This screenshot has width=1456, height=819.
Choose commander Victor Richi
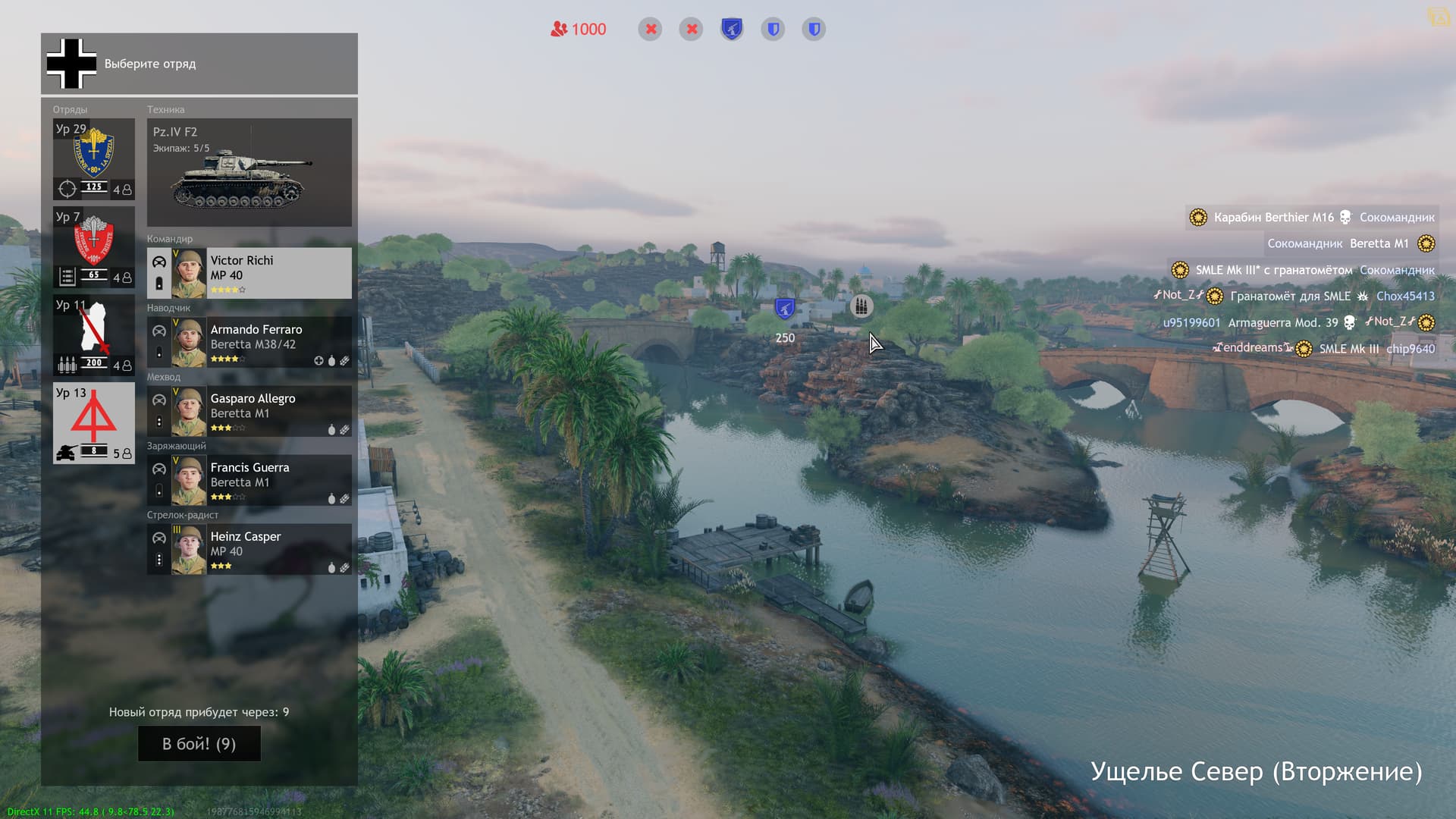(x=249, y=273)
